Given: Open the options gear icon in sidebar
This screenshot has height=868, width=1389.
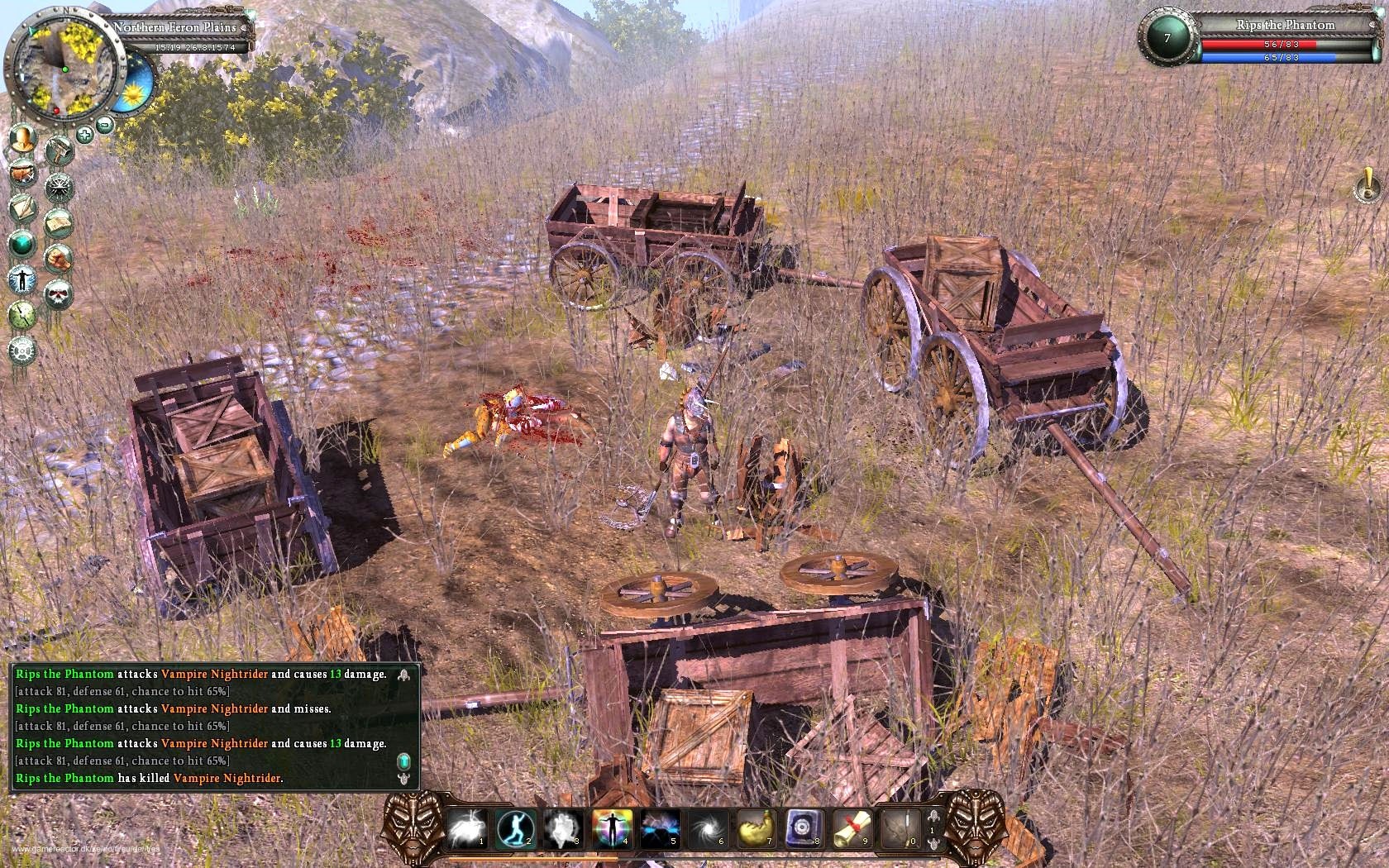Looking at the screenshot, I should pyautogui.click(x=21, y=348).
